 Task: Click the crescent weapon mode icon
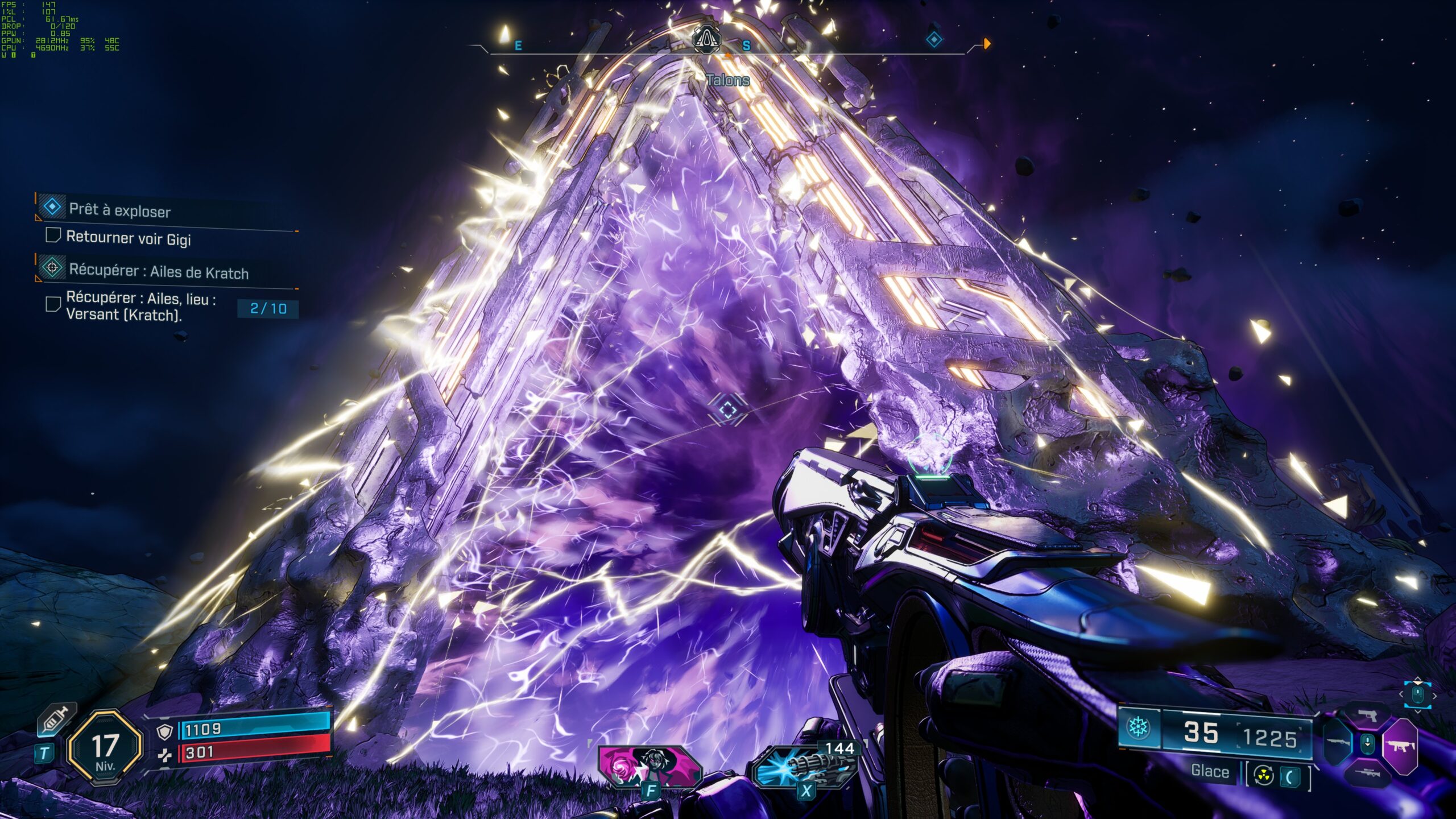[1290, 777]
